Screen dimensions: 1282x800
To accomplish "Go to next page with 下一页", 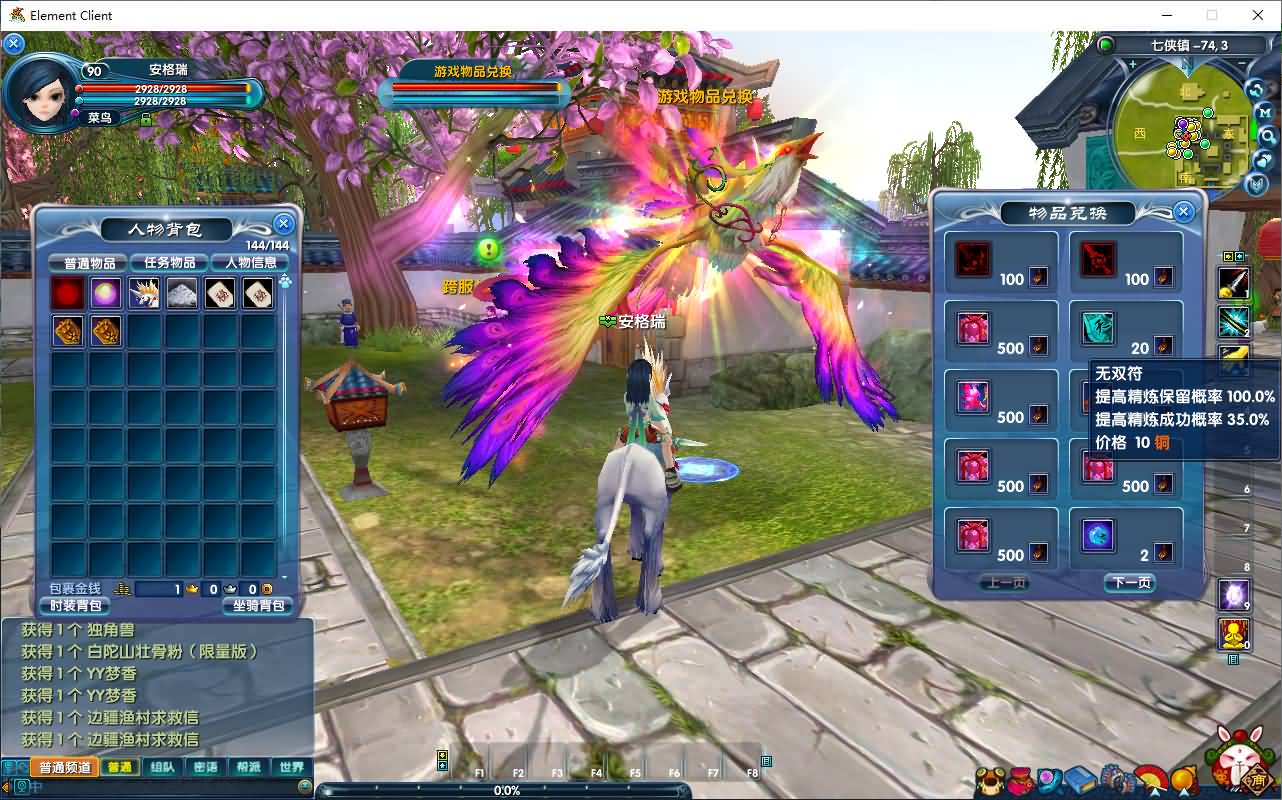I will pos(1130,583).
